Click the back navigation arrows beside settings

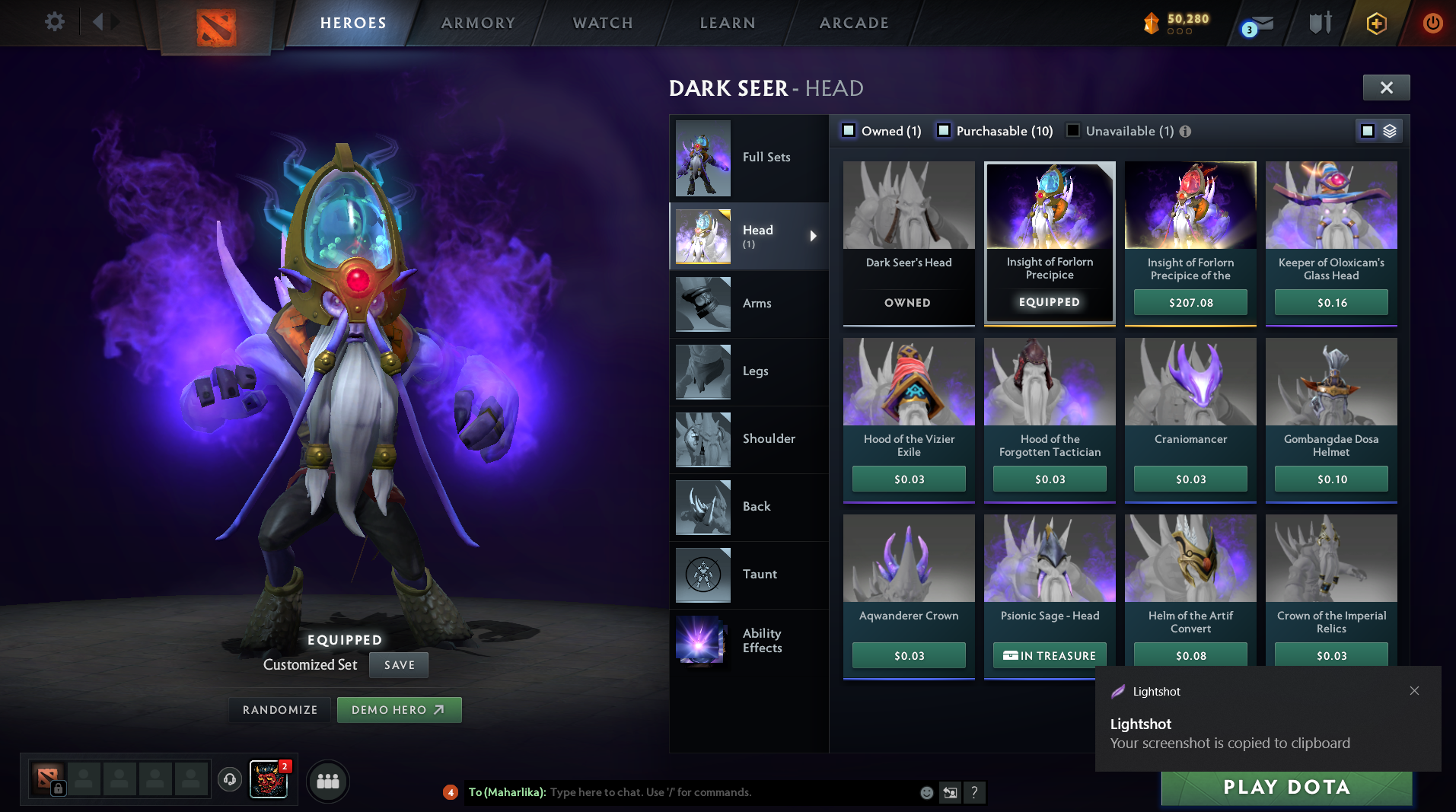tap(97, 22)
